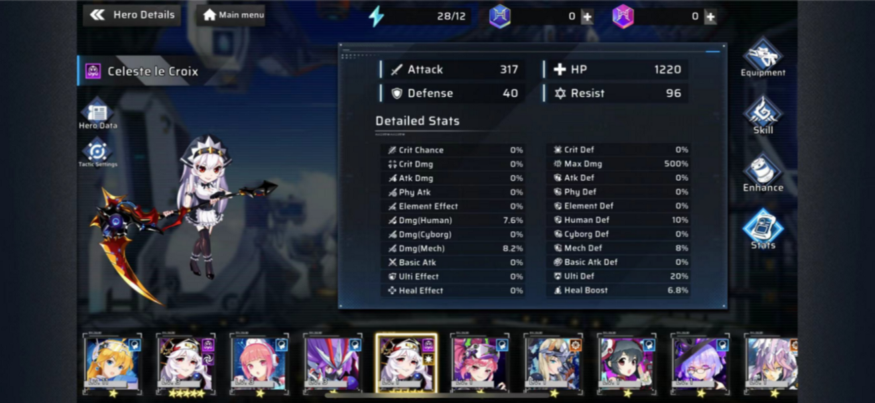Choose the black-haired girl hero portrait
The width and height of the screenshot is (875, 403).
pos(627,362)
